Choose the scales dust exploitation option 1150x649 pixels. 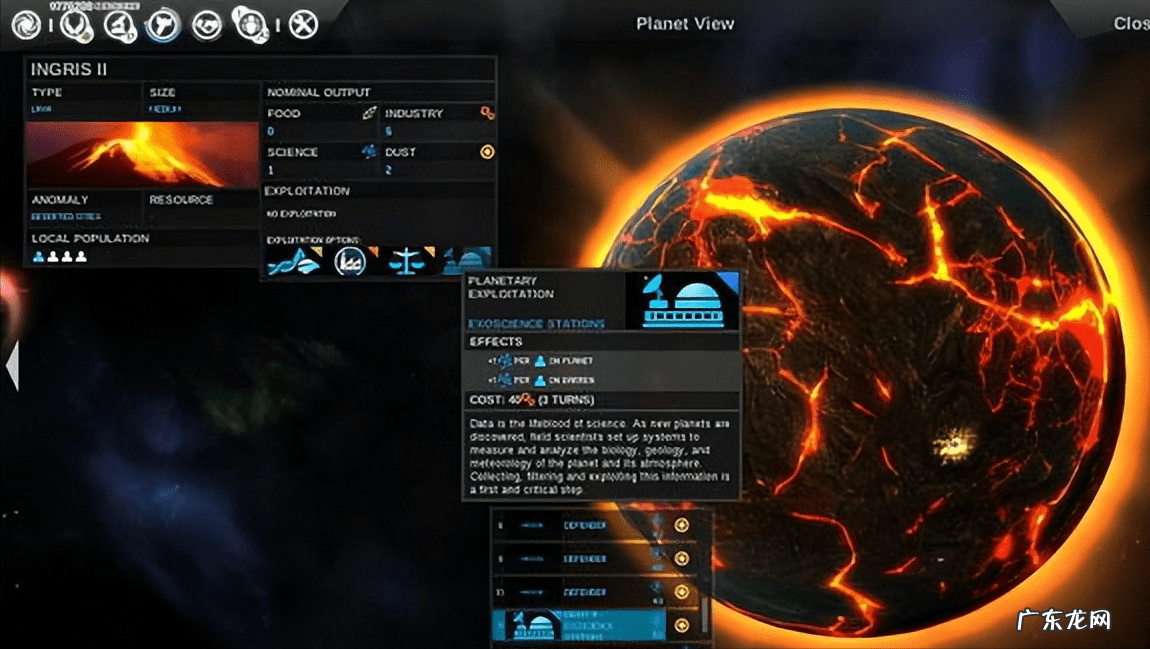[406, 262]
